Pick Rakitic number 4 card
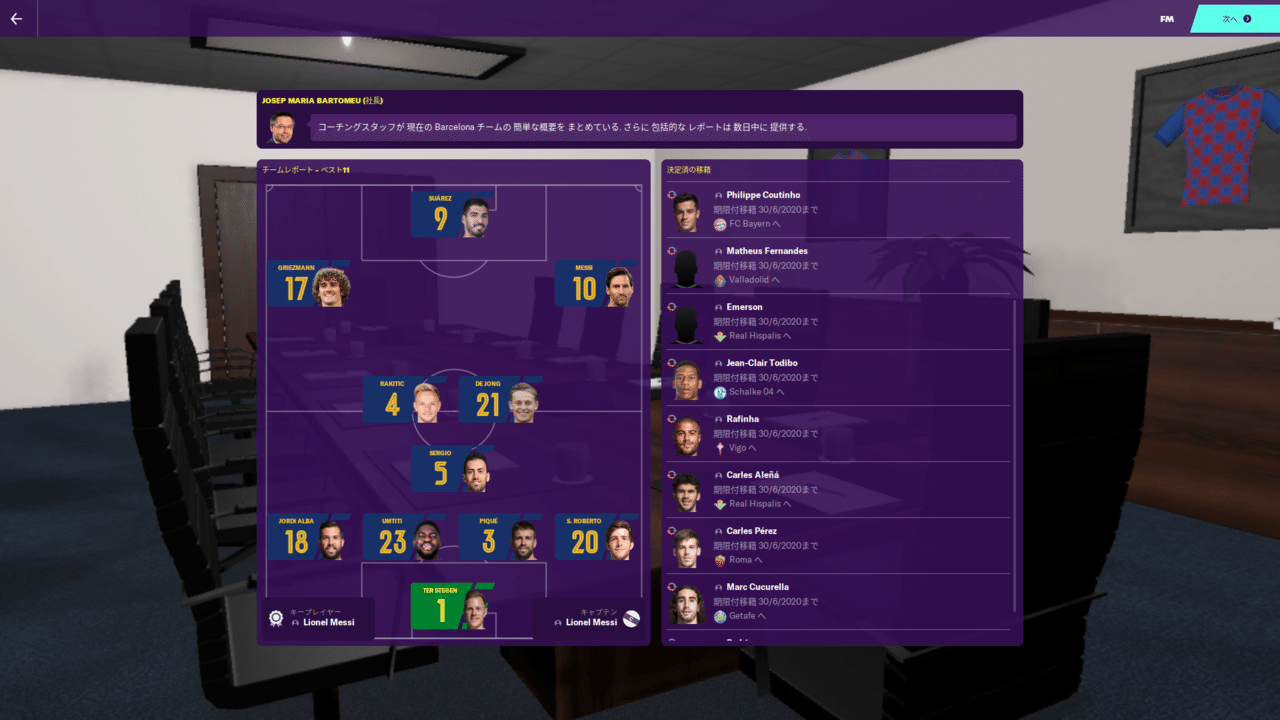Viewport: 1280px width, 720px height. (x=403, y=399)
